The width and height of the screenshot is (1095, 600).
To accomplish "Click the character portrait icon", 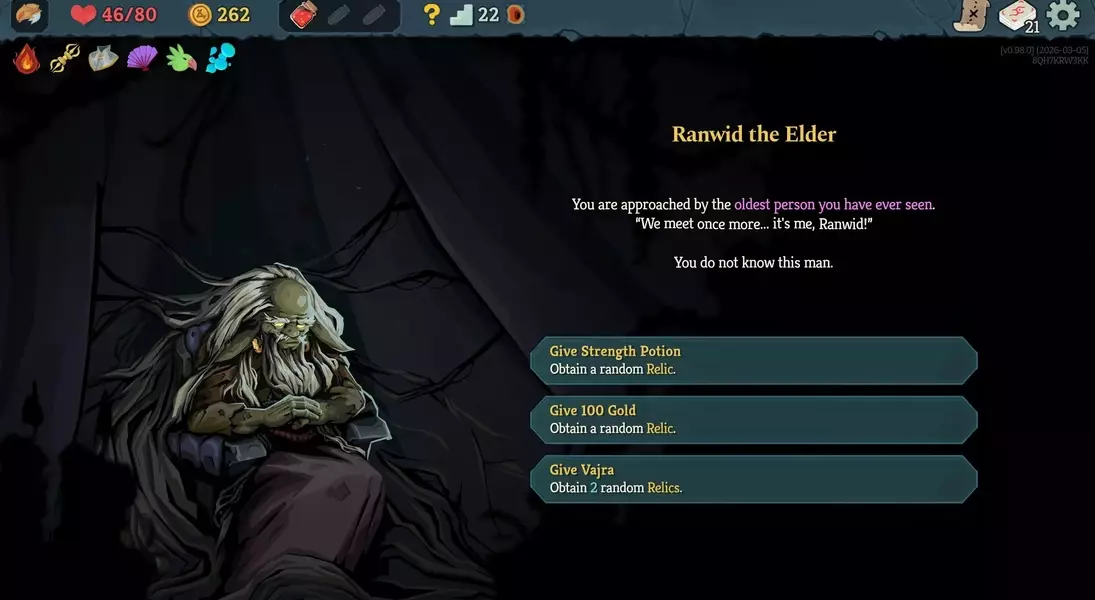I will (28, 15).
